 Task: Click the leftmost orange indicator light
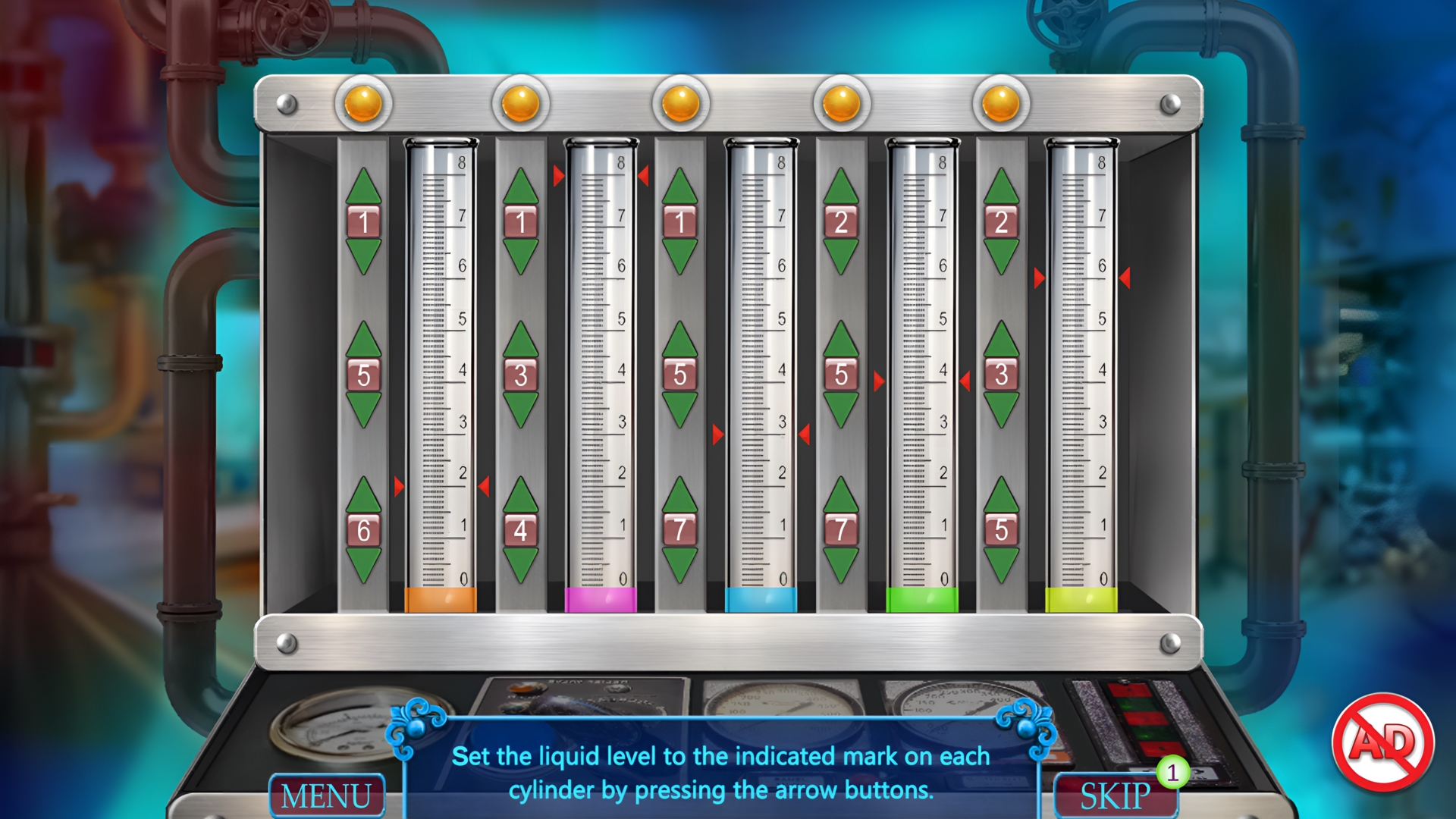[363, 102]
